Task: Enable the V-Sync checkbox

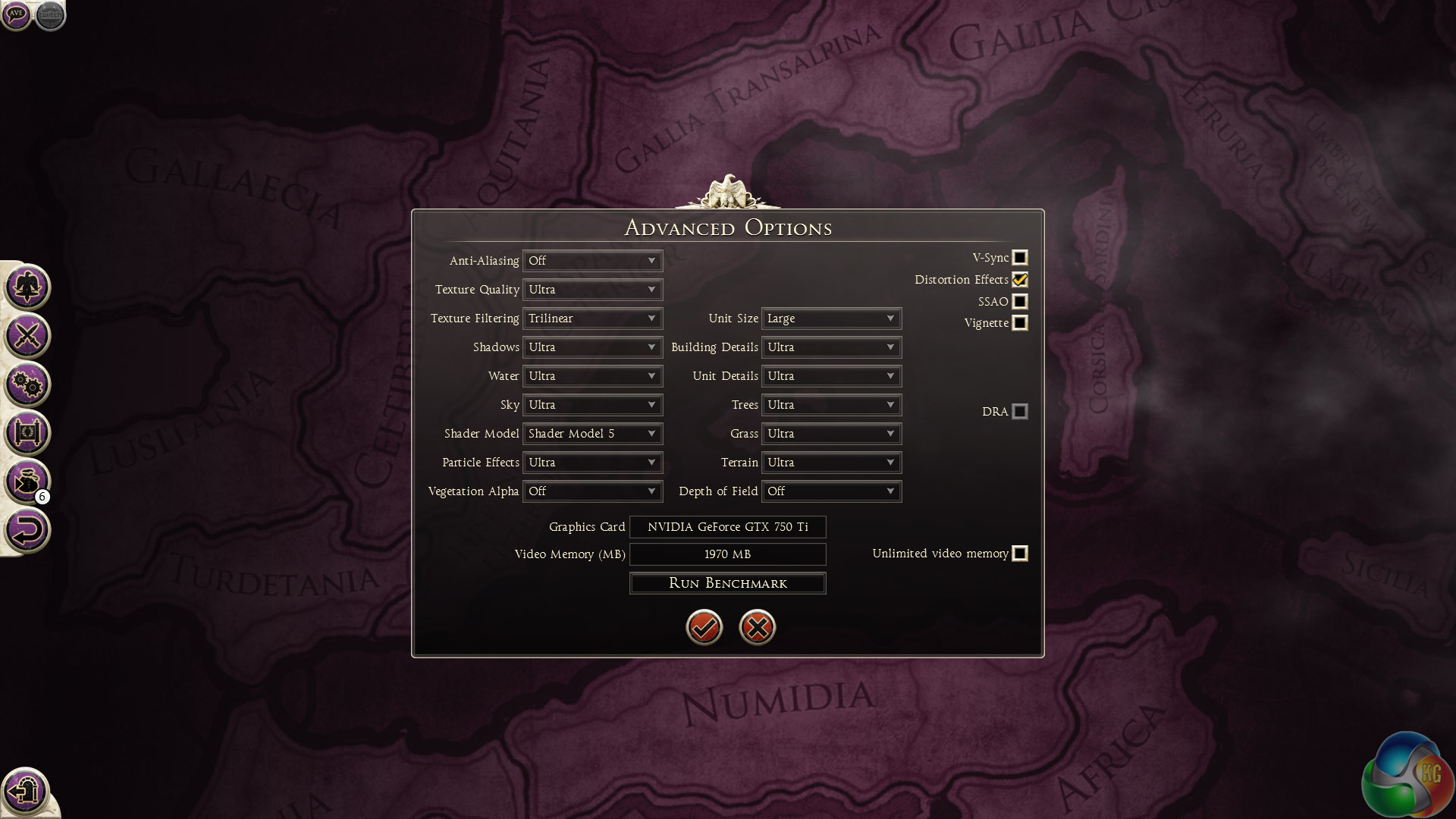Action: coord(1020,258)
